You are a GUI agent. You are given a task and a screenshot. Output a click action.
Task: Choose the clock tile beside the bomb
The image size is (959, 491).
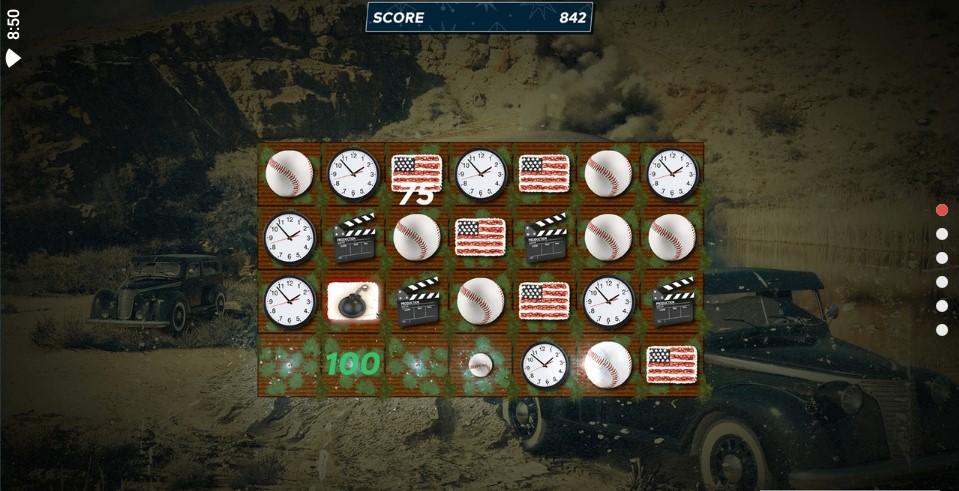pos(289,301)
